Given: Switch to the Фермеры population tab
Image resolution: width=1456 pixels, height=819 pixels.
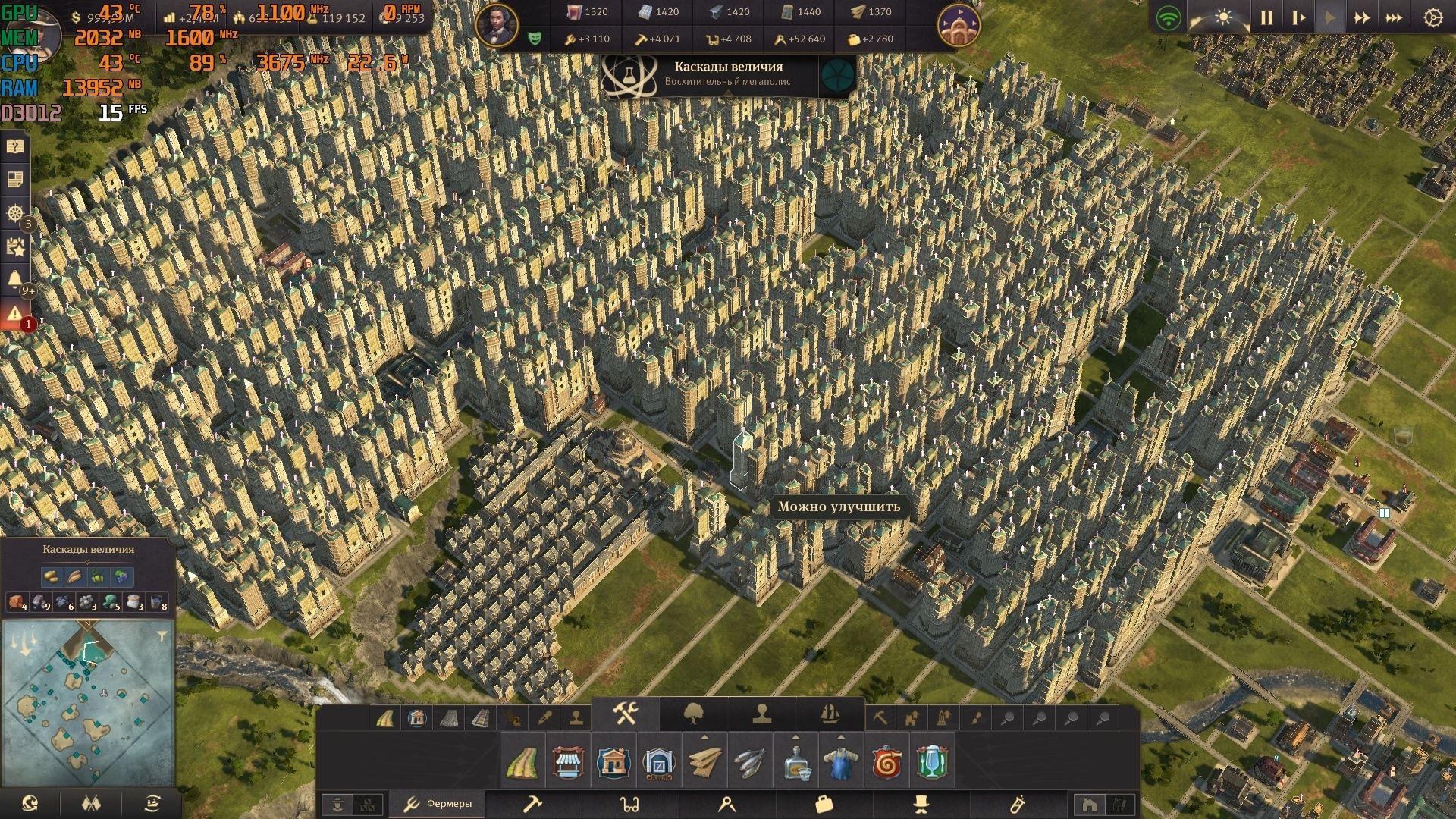Looking at the screenshot, I should 438,804.
